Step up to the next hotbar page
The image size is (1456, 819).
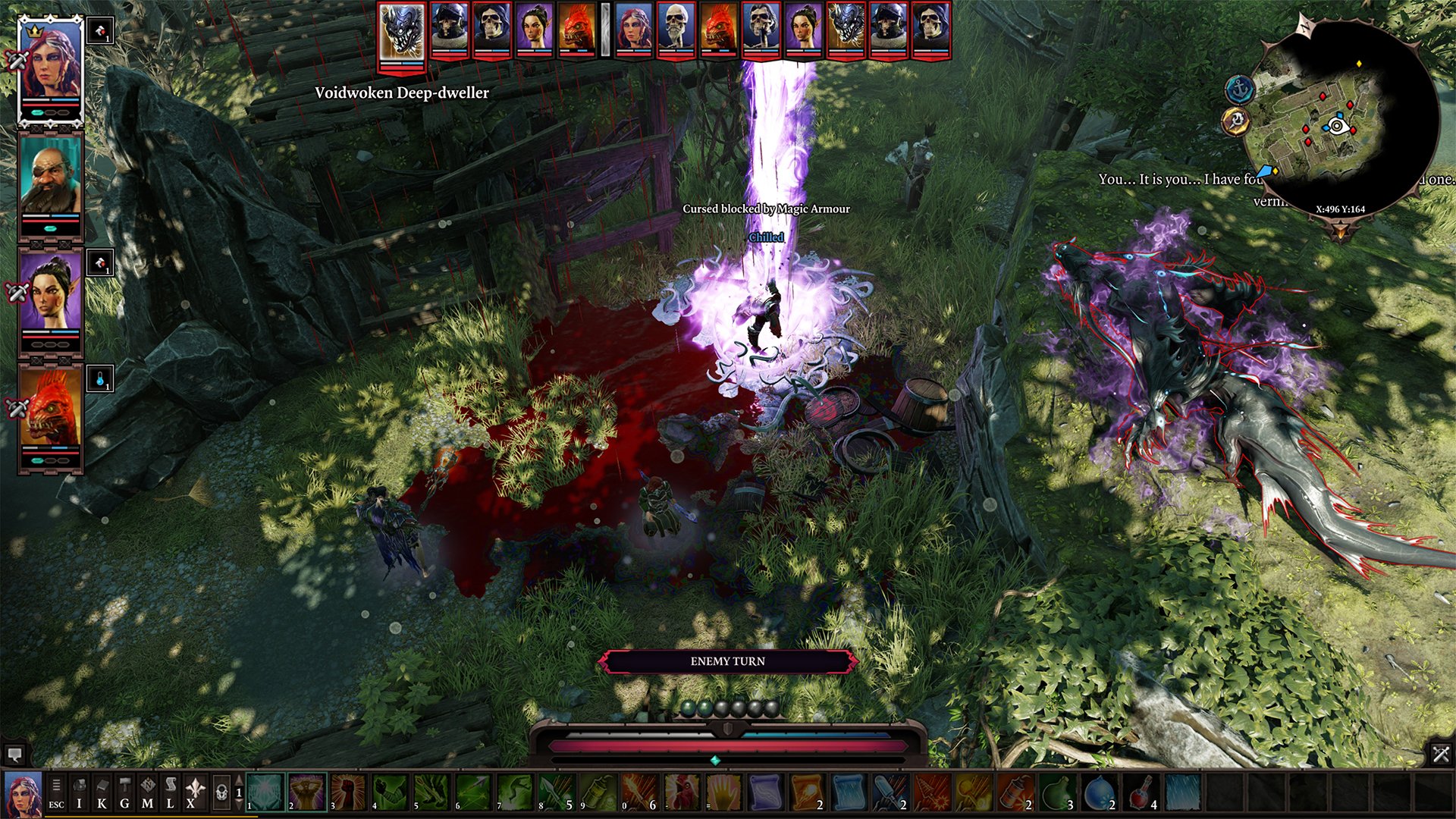pyautogui.click(x=239, y=780)
